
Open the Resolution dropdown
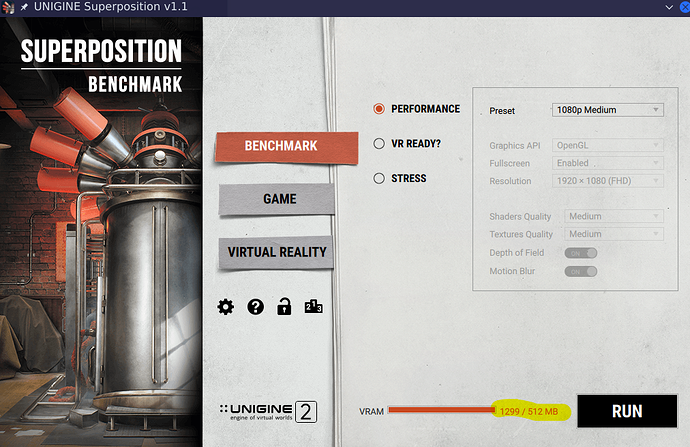[607, 181]
